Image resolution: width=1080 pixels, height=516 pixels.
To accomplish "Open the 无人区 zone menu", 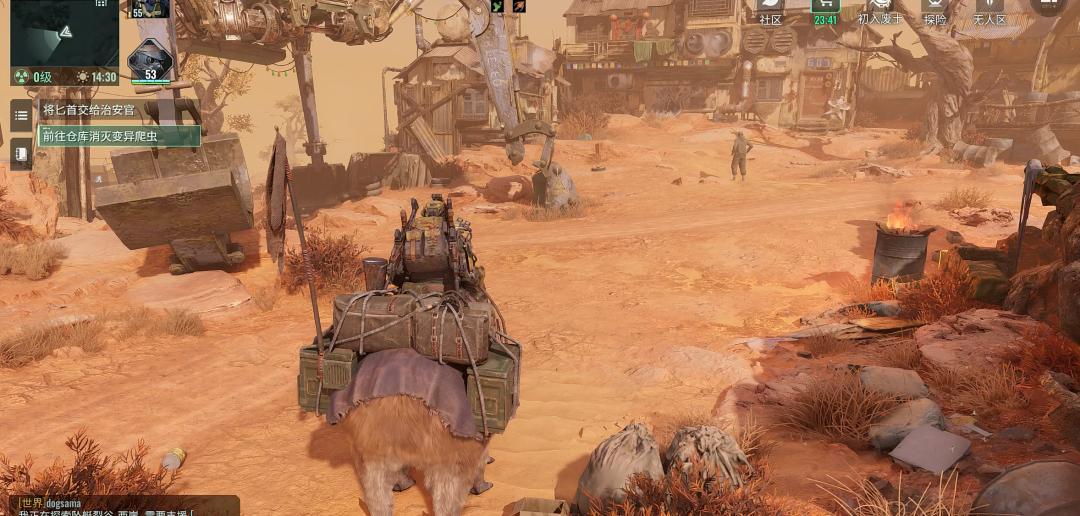I will (x=989, y=10).
